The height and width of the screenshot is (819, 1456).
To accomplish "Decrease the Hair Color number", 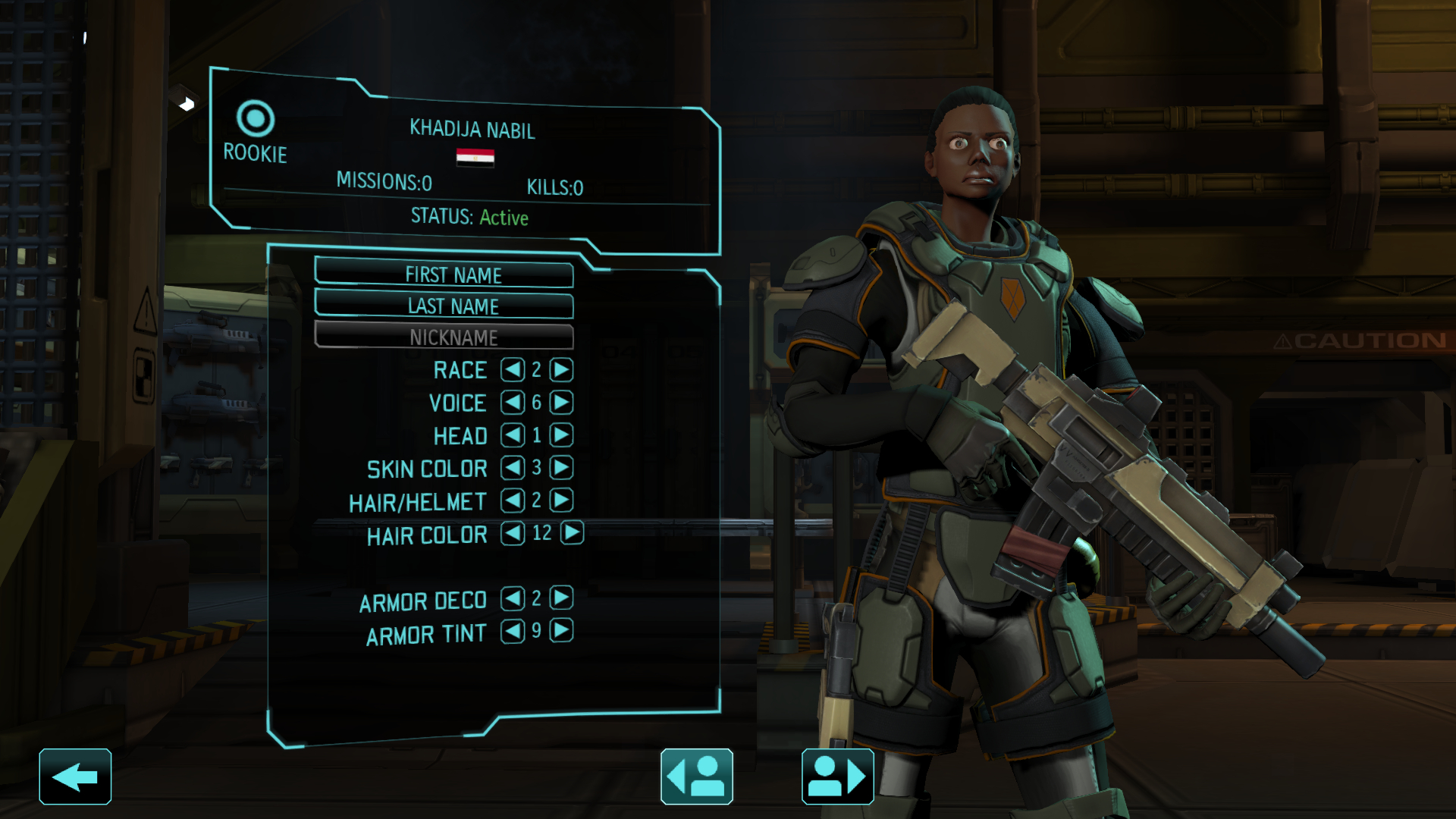I will [x=513, y=533].
